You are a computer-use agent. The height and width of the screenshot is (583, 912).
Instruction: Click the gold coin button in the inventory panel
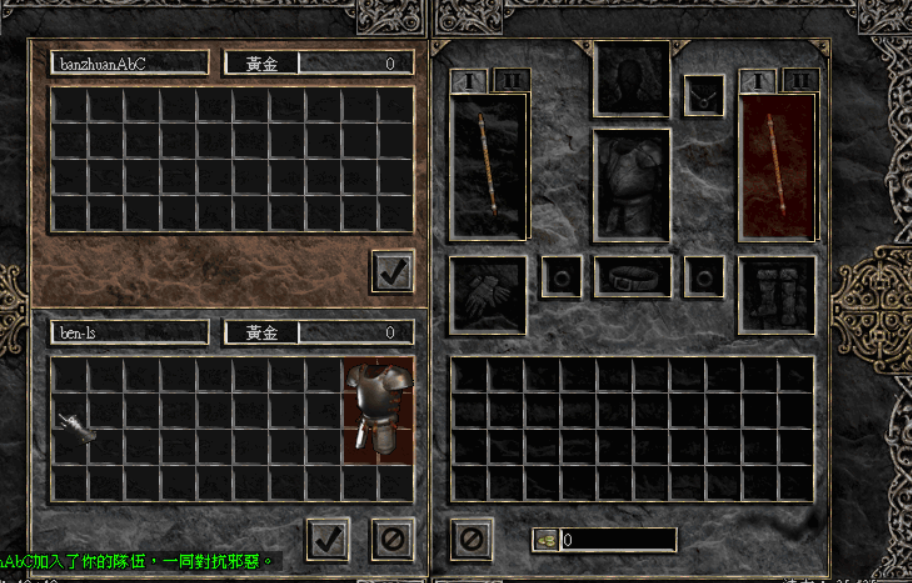pyautogui.click(x=546, y=540)
